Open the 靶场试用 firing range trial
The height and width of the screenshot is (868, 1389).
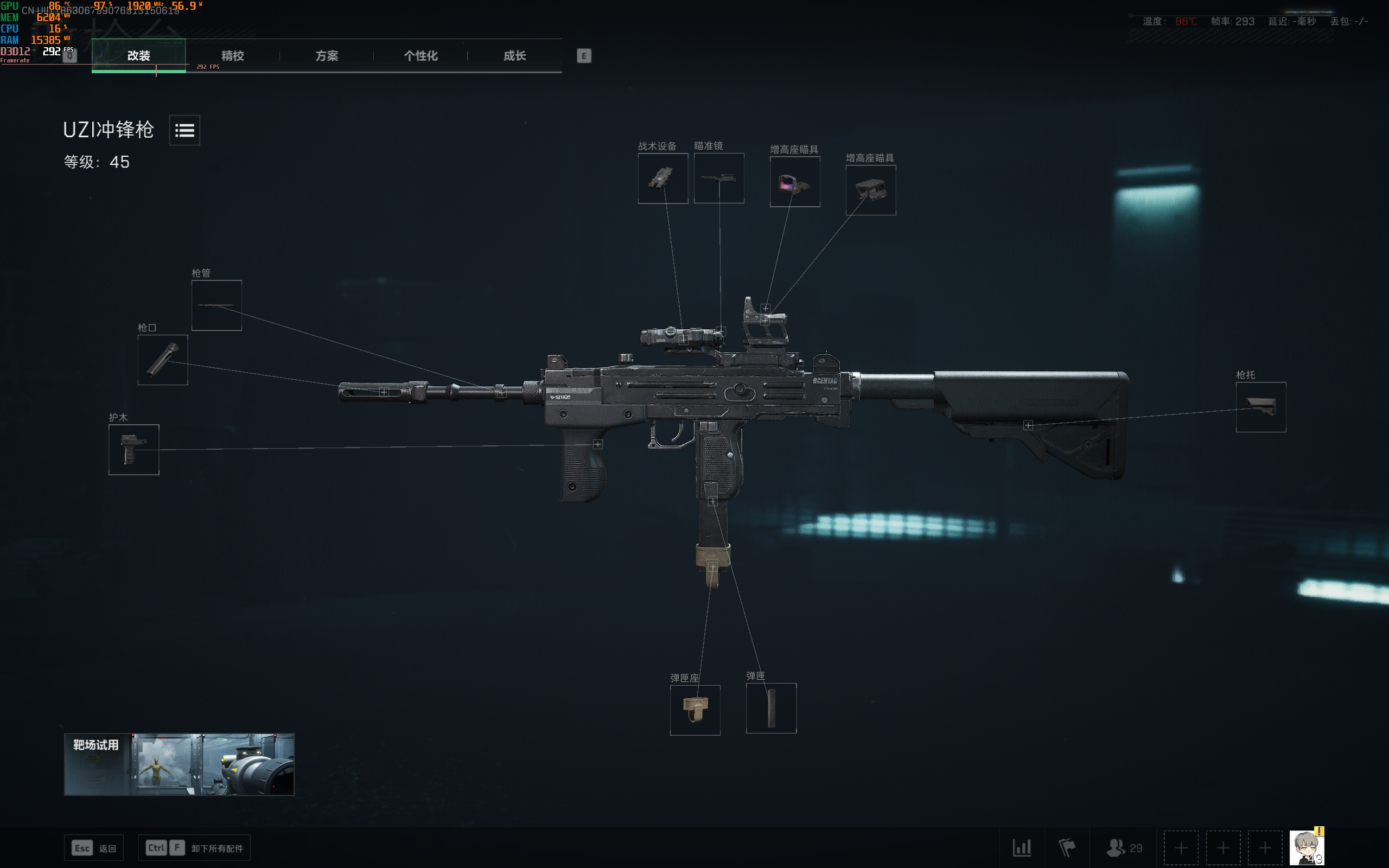coord(179,764)
